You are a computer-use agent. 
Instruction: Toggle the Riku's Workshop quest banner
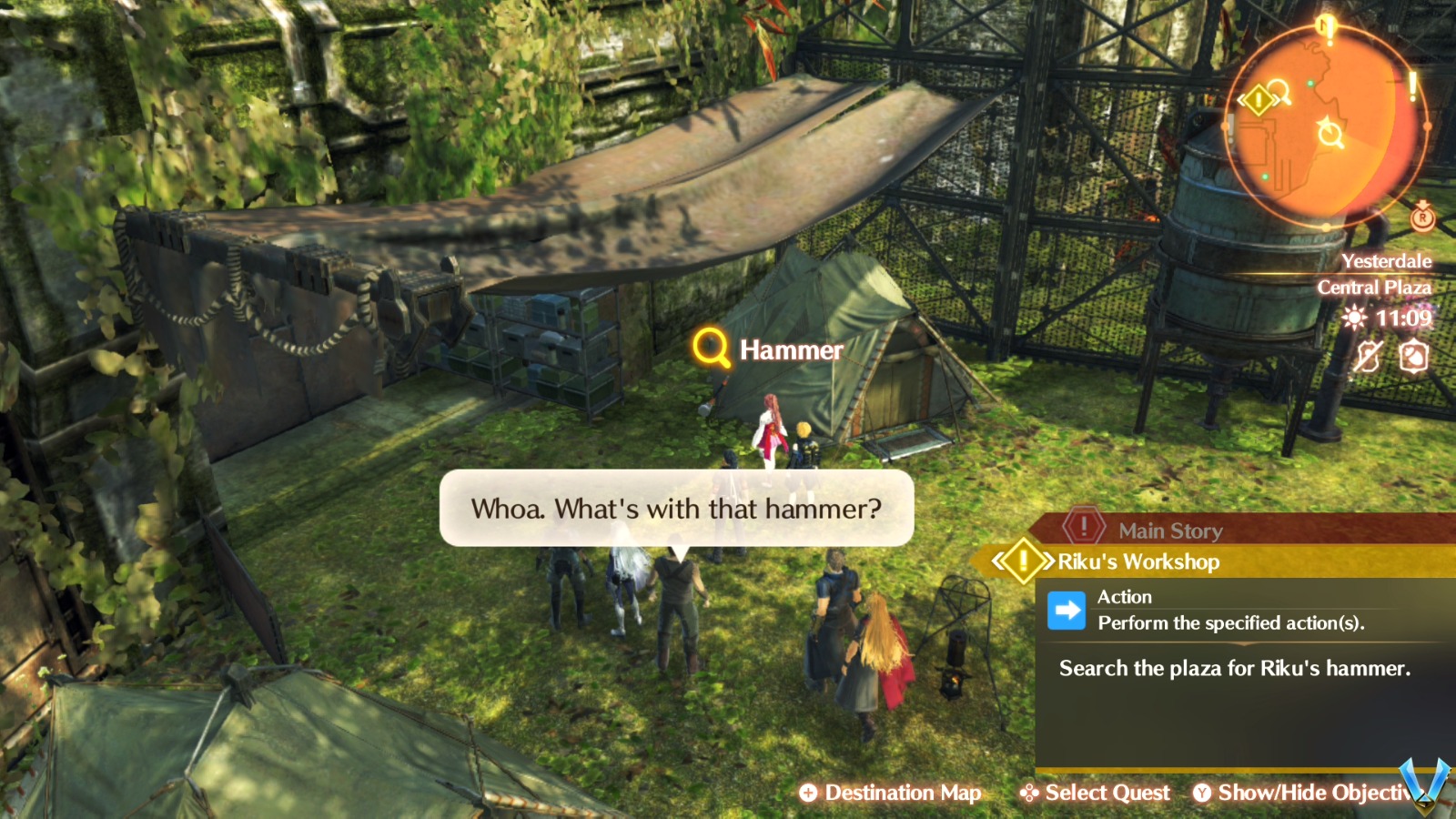(1136, 562)
